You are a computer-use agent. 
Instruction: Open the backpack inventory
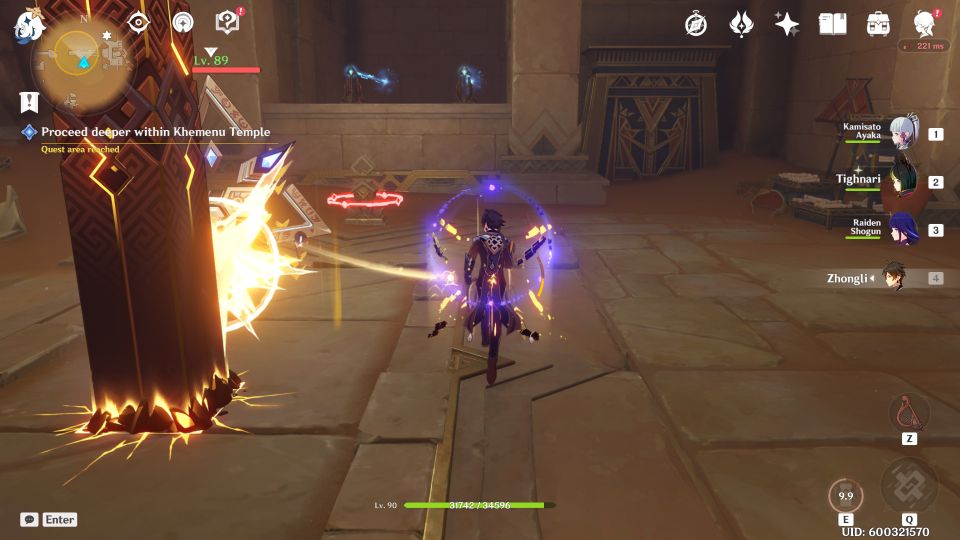(878, 24)
